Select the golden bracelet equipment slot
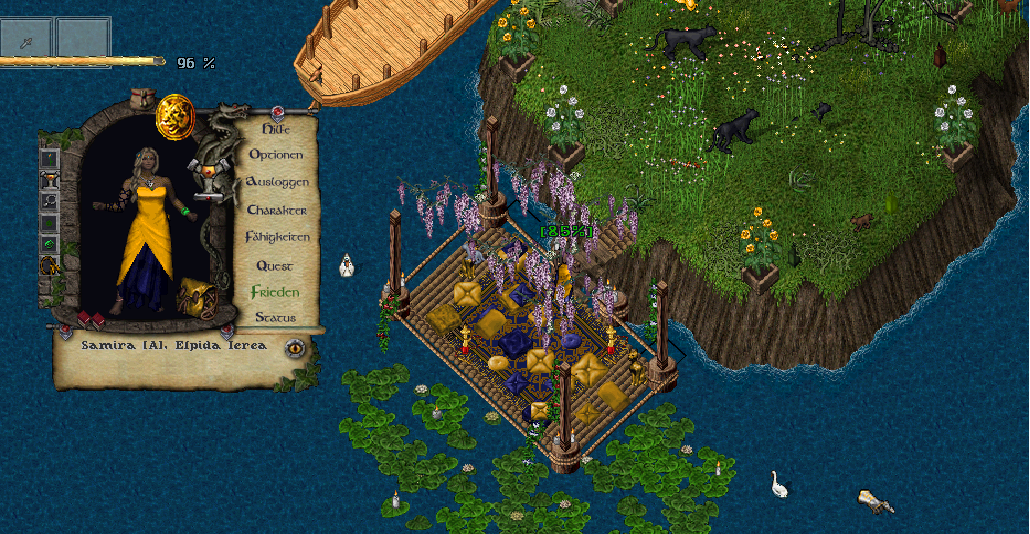Viewport: 1030px width, 534px height. coord(49,266)
